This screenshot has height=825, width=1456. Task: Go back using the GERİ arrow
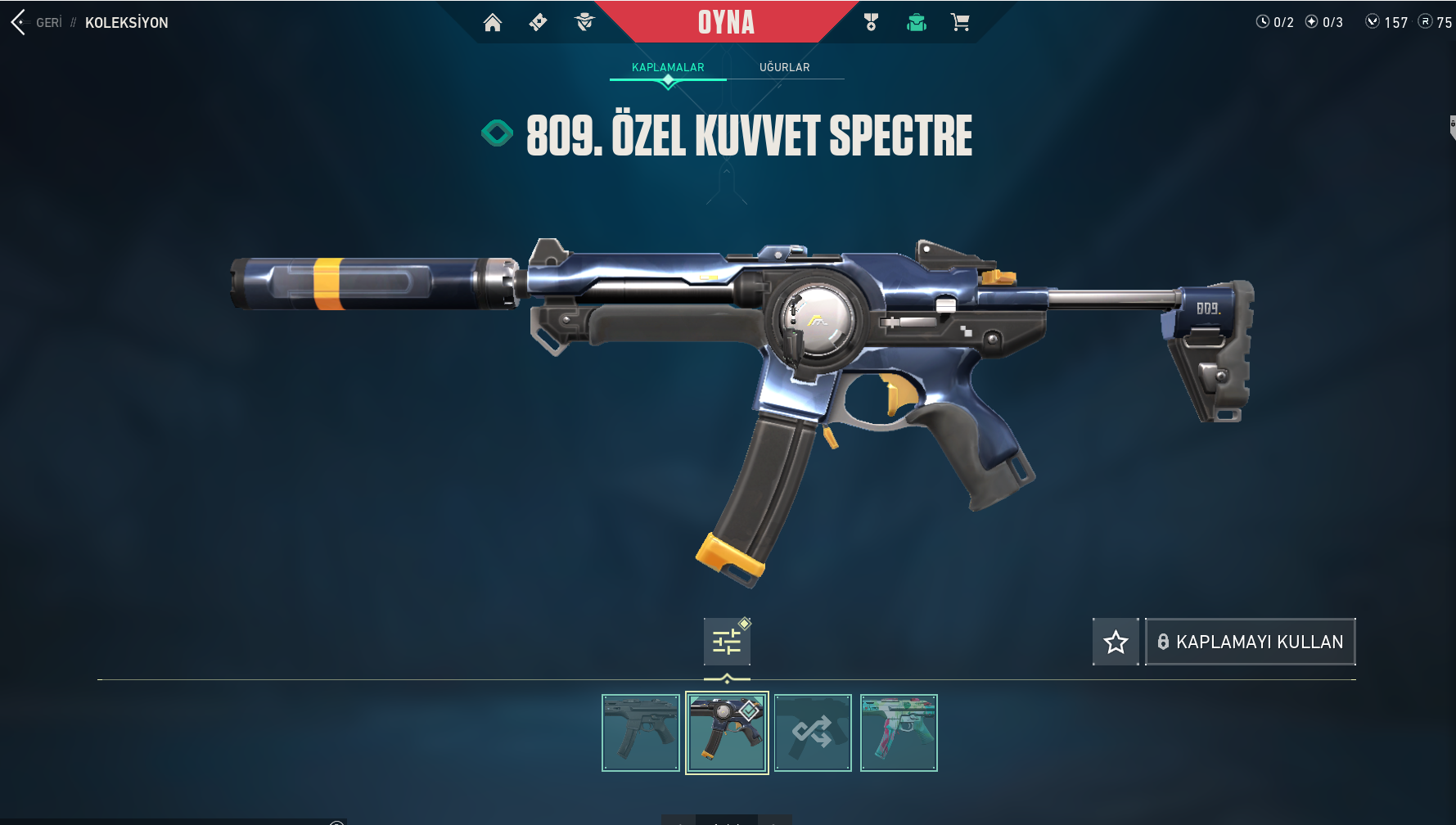coord(20,22)
